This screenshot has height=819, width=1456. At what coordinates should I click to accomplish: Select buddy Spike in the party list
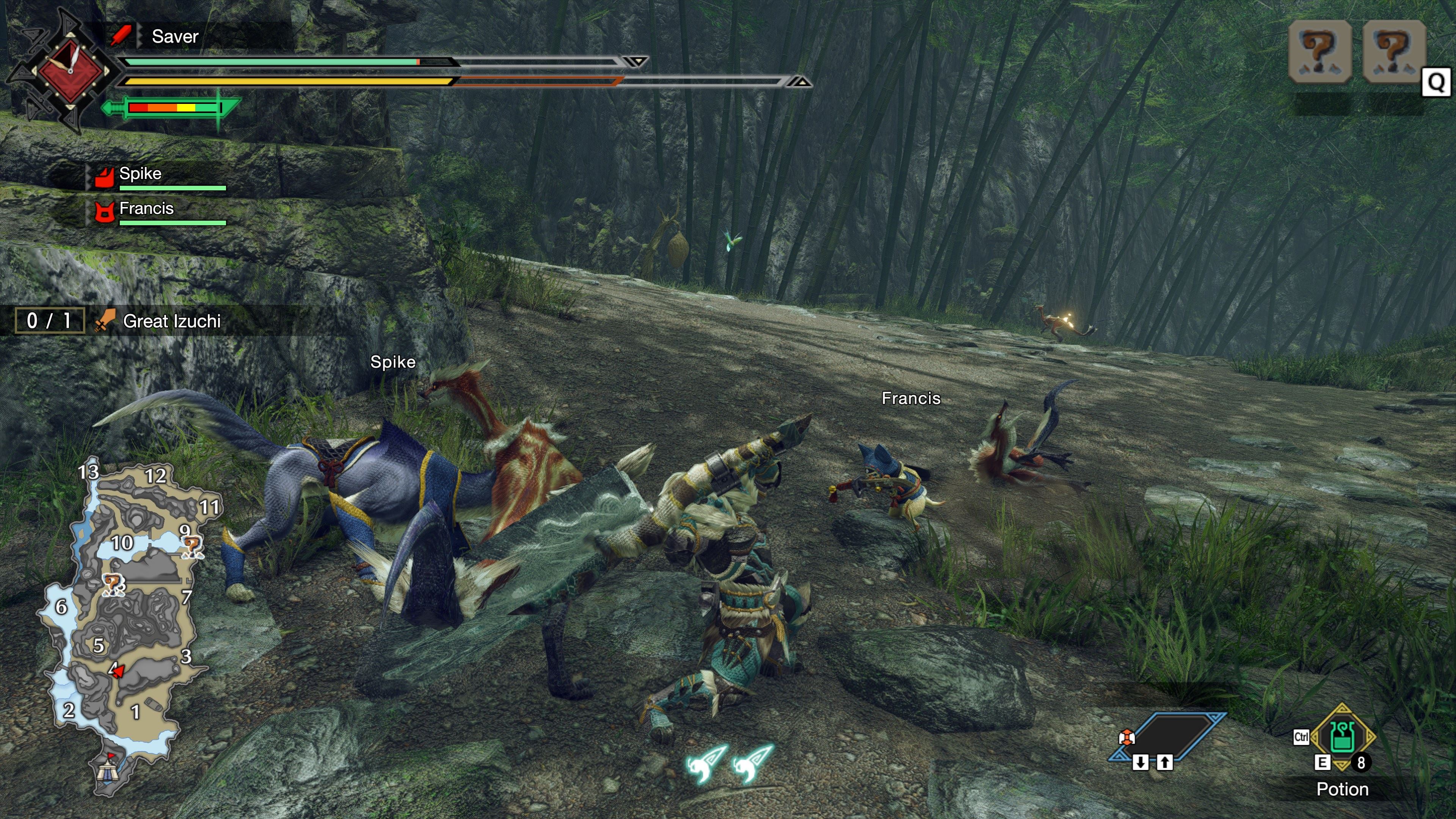point(140,174)
